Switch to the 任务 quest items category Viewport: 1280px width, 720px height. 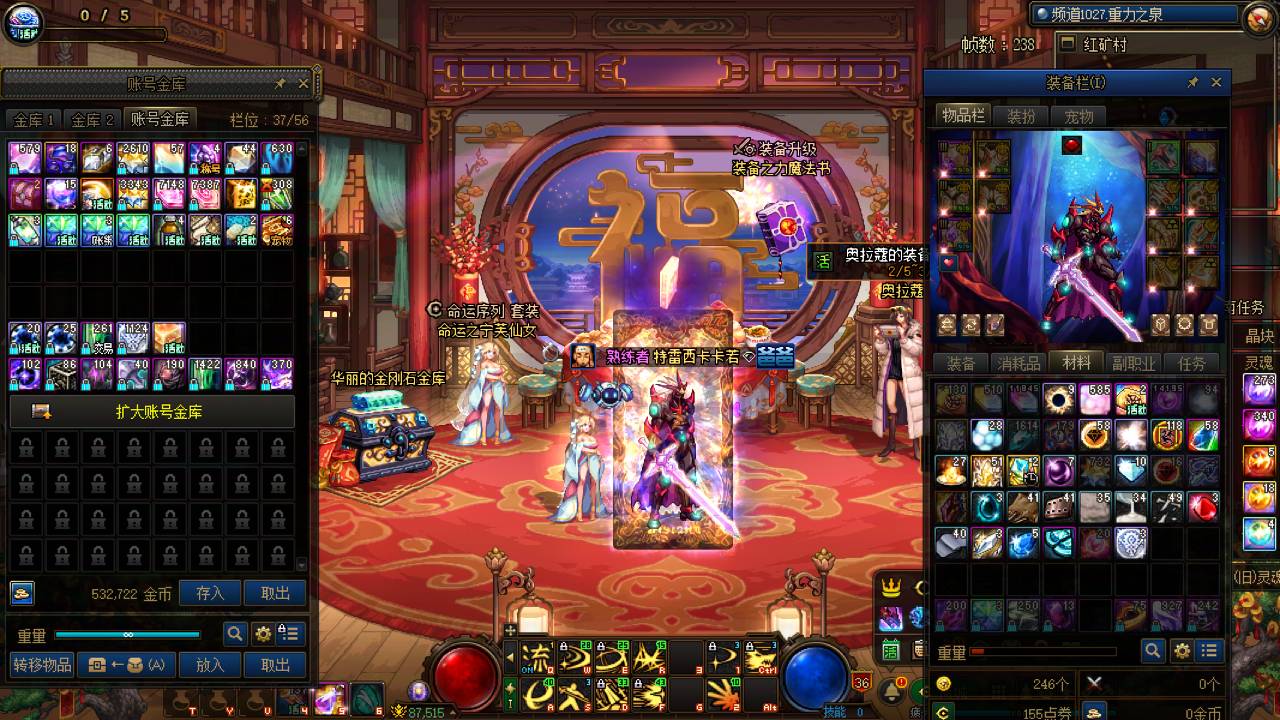1191,363
